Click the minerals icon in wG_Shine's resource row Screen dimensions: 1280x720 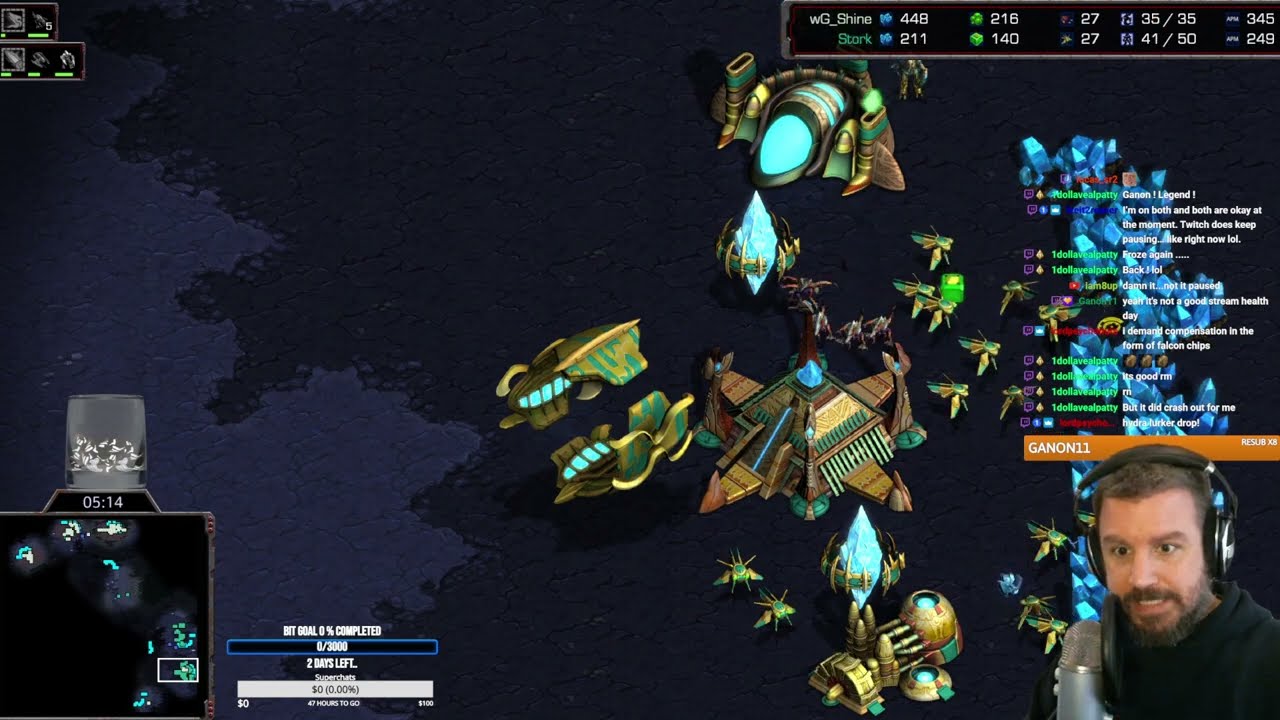887,18
